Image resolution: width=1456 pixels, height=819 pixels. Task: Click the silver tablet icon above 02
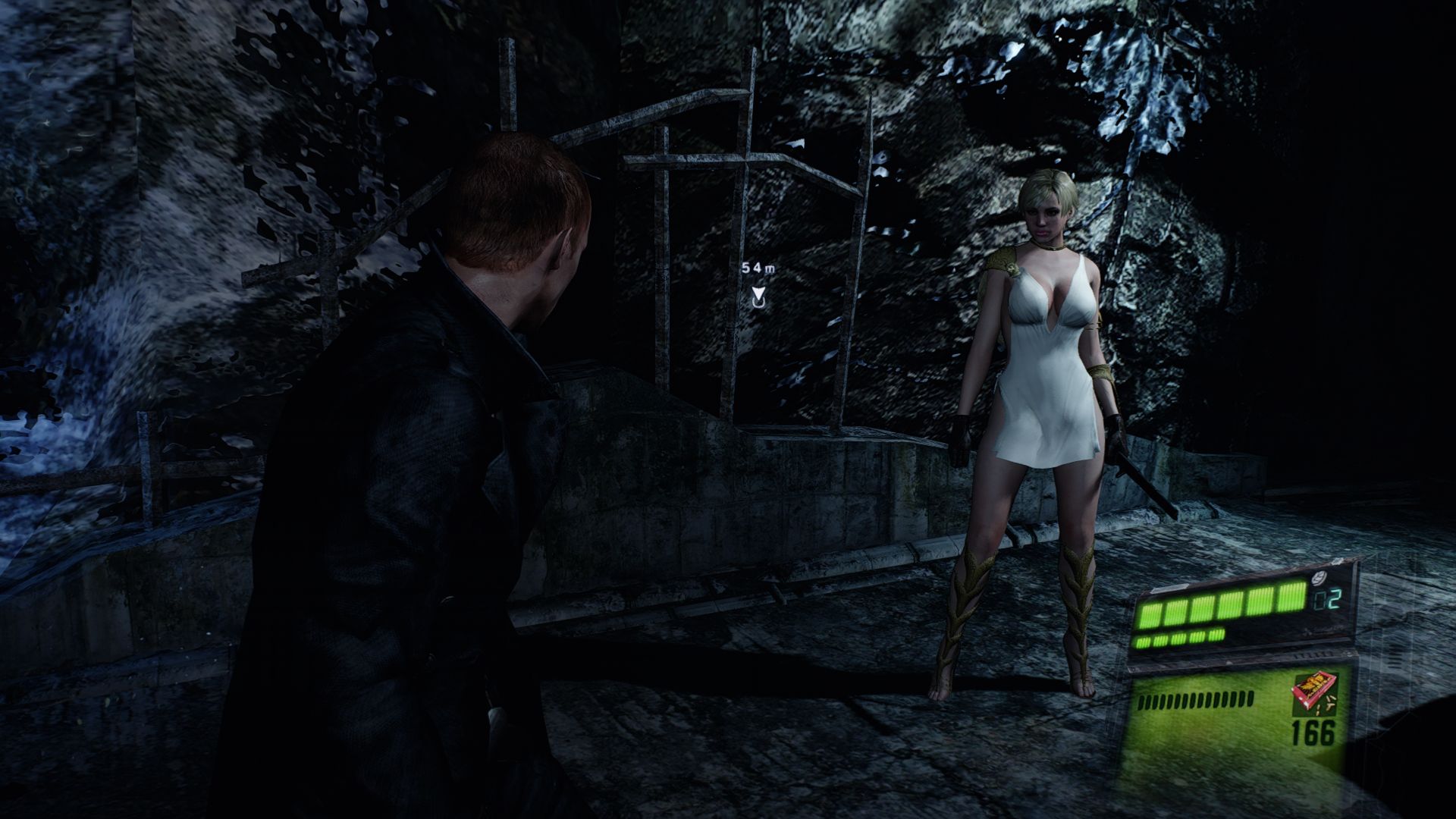click(1319, 582)
